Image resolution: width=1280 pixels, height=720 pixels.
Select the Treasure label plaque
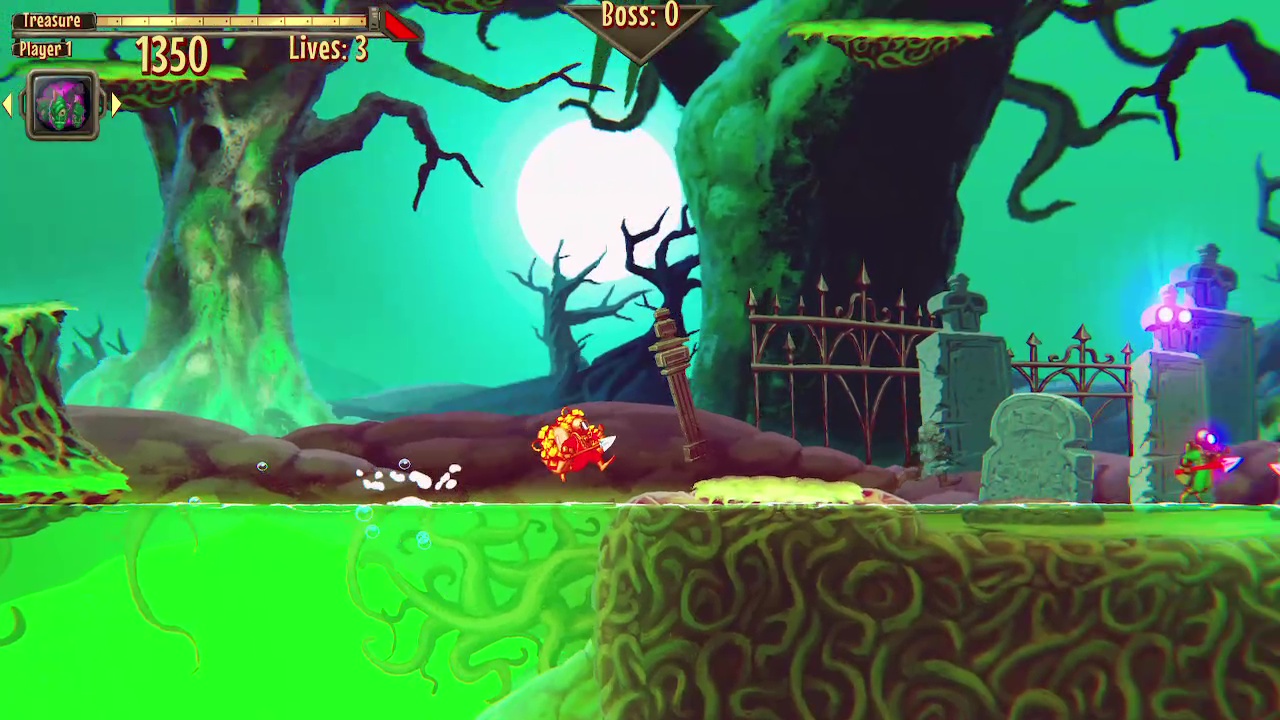tap(52, 19)
